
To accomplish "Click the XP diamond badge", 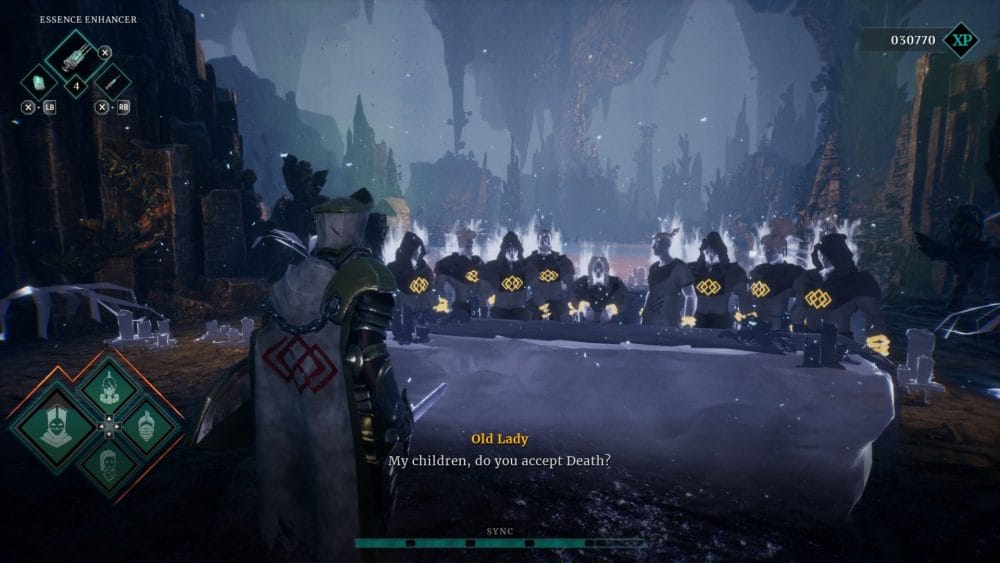I will (x=960, y=40).
